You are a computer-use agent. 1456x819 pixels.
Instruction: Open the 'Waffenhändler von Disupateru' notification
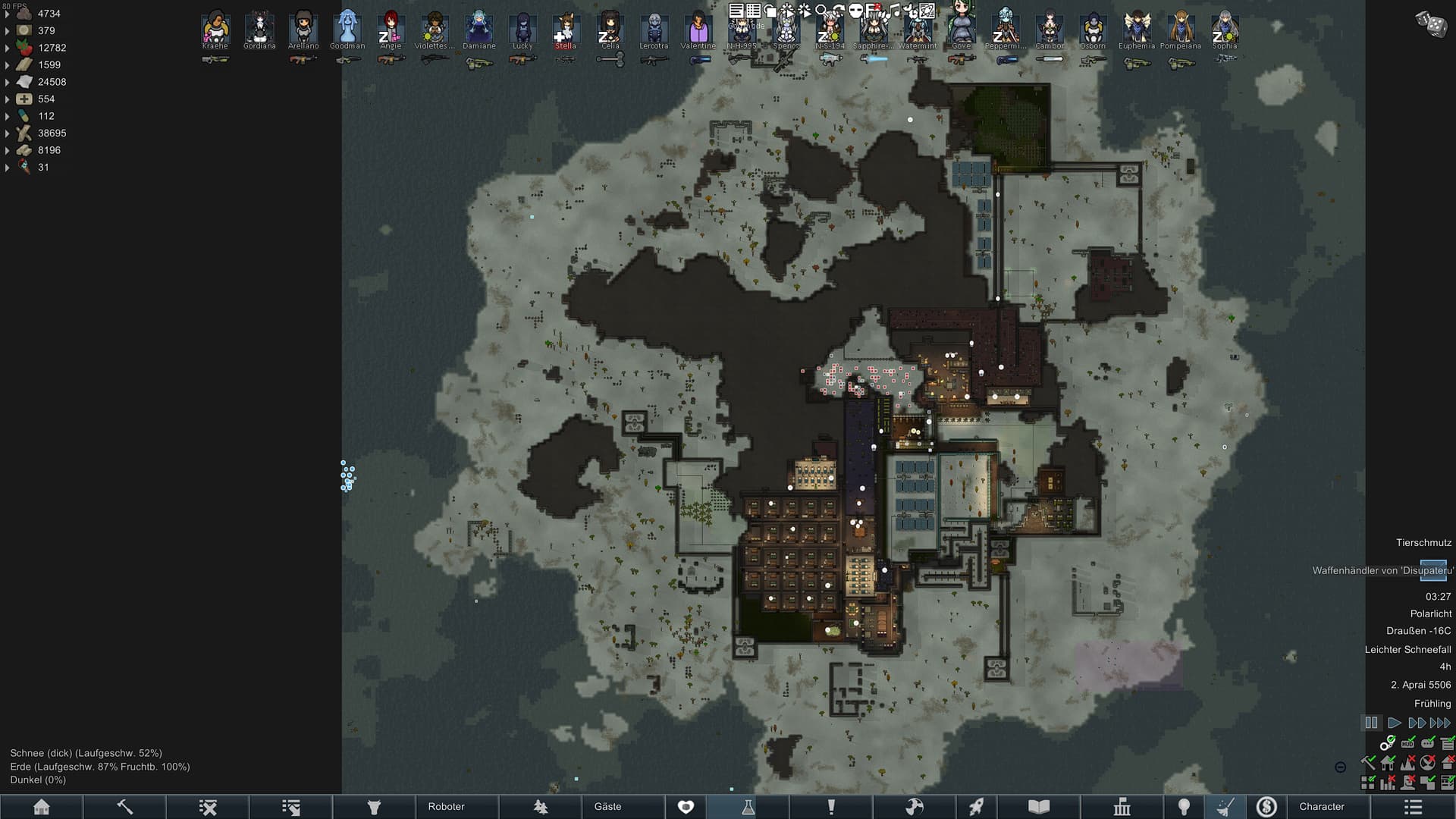pyautogui.click(x=1382, y=570)
